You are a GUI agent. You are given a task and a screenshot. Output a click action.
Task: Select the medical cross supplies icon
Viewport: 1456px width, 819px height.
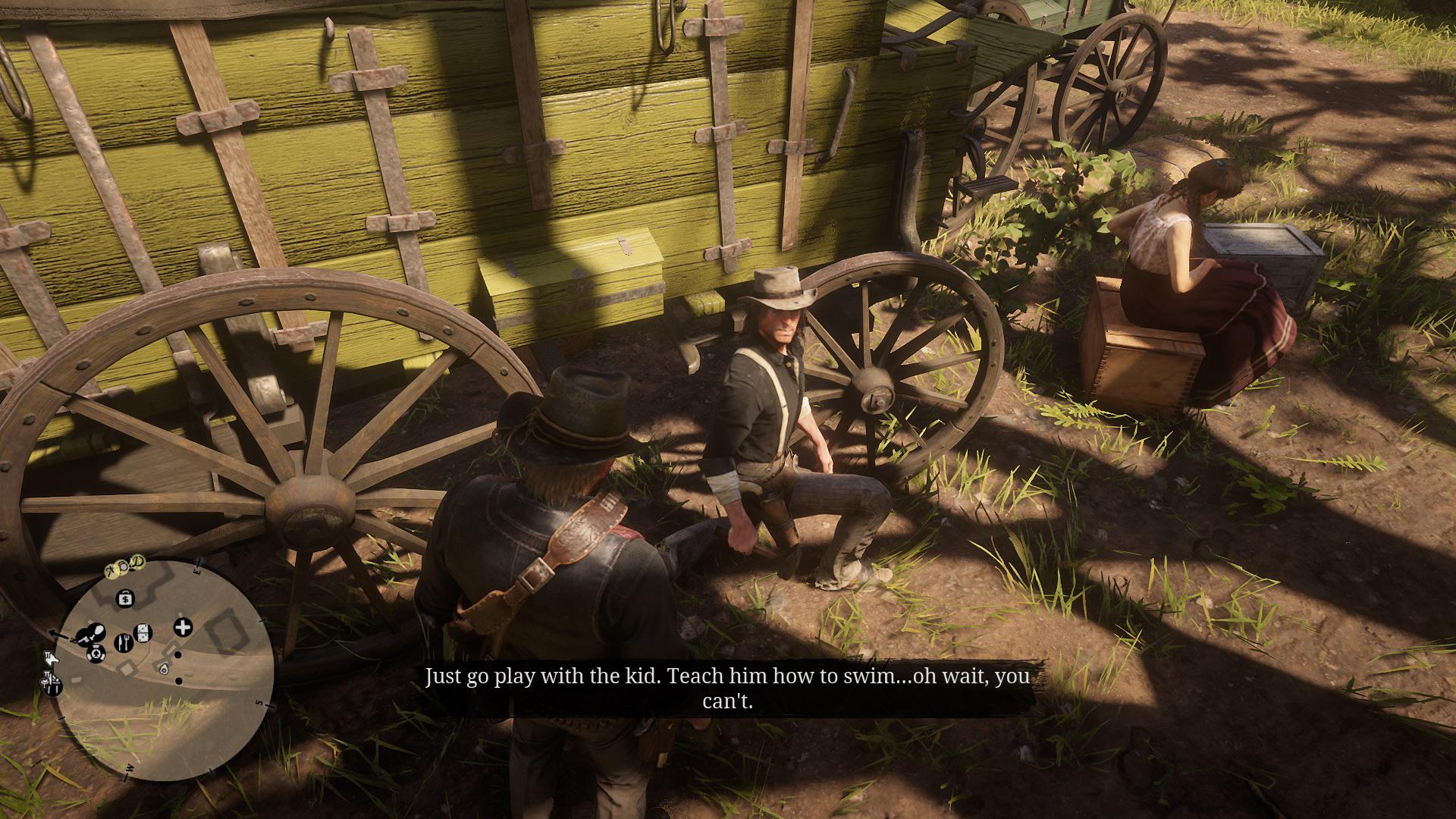click(182, 627)
